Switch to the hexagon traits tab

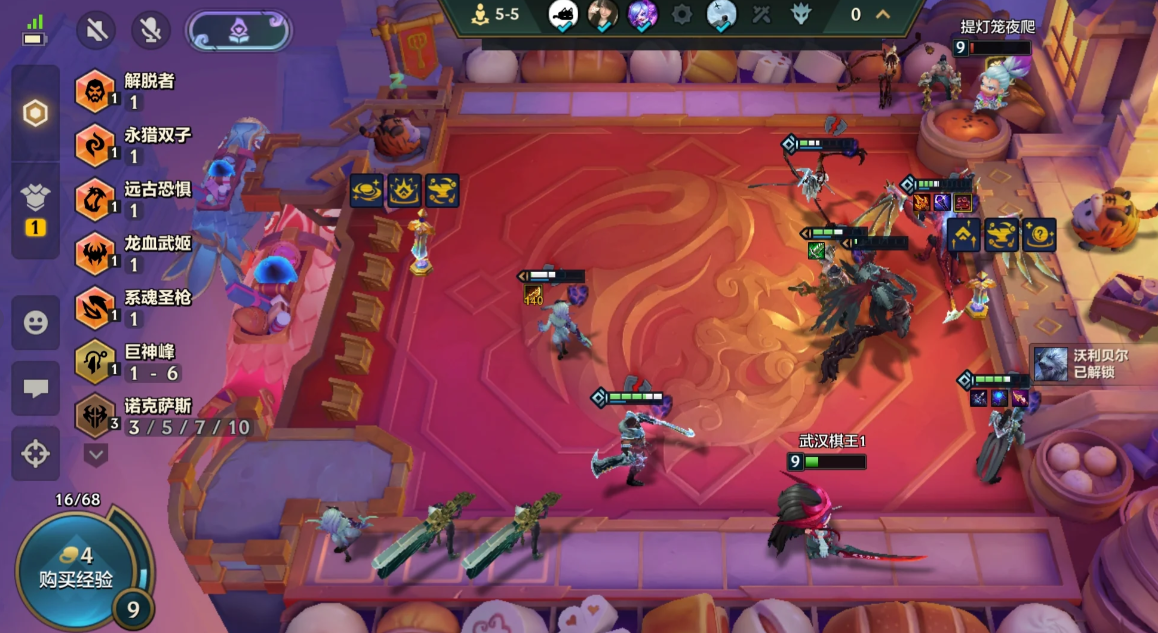(35, 113)
